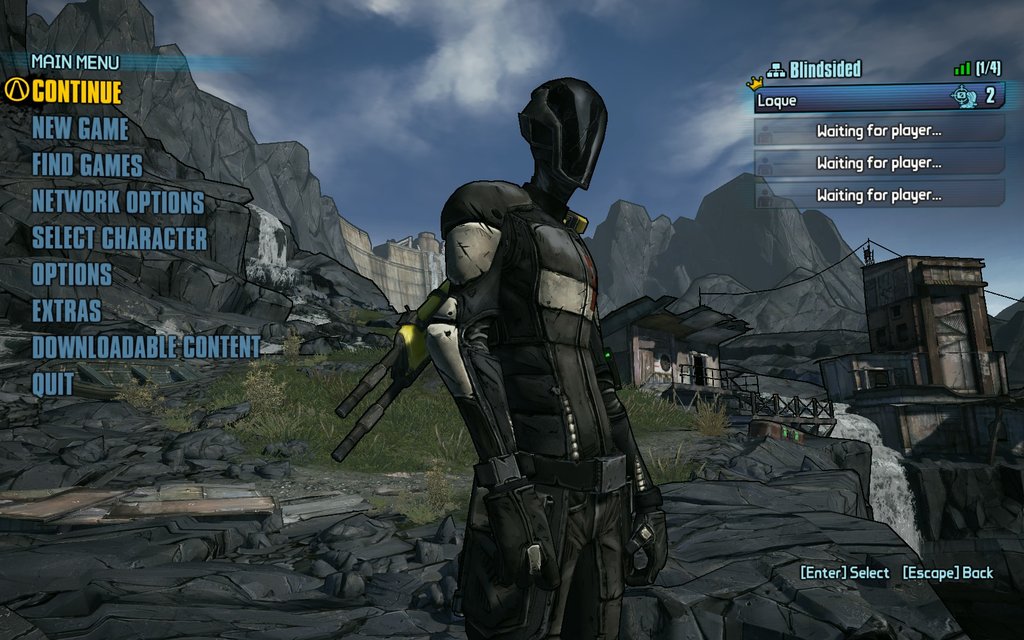The width and height of the screenshot is (1024, 640).
Task: Open Network Options
Action: click(x=118, y=202)
